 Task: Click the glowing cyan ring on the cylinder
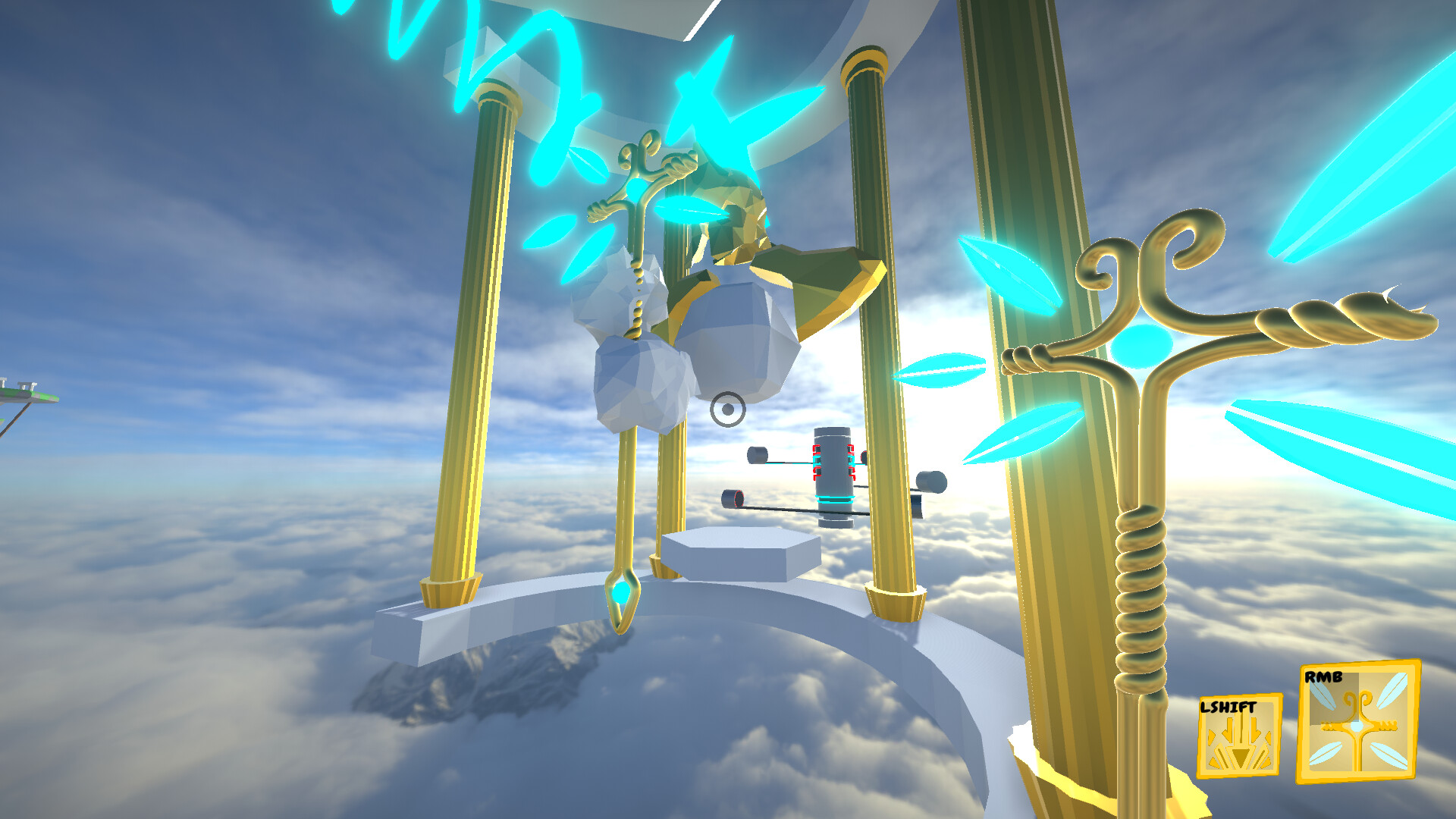coord(835,499)
